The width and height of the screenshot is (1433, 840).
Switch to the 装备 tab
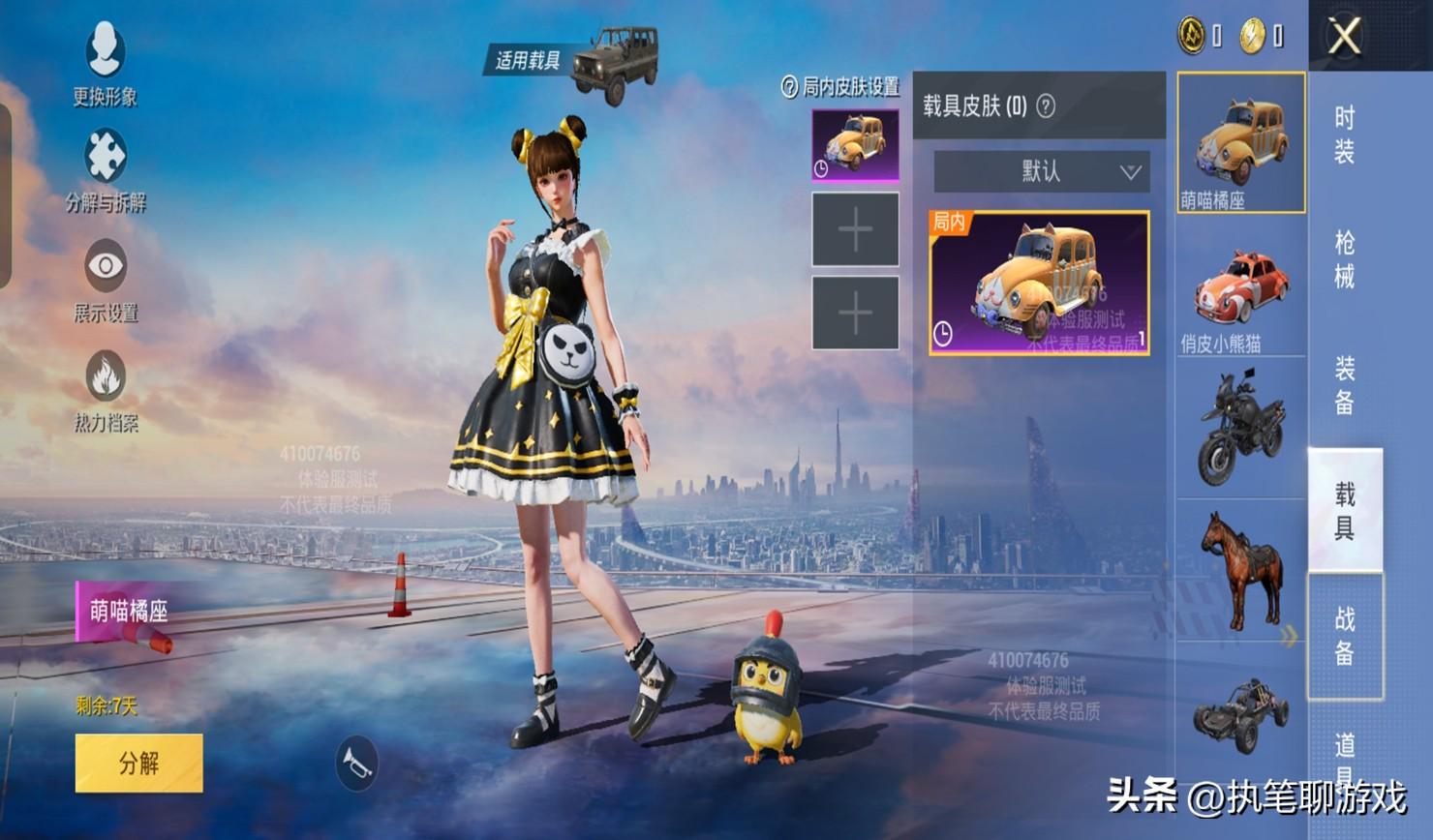(1345, 384)
